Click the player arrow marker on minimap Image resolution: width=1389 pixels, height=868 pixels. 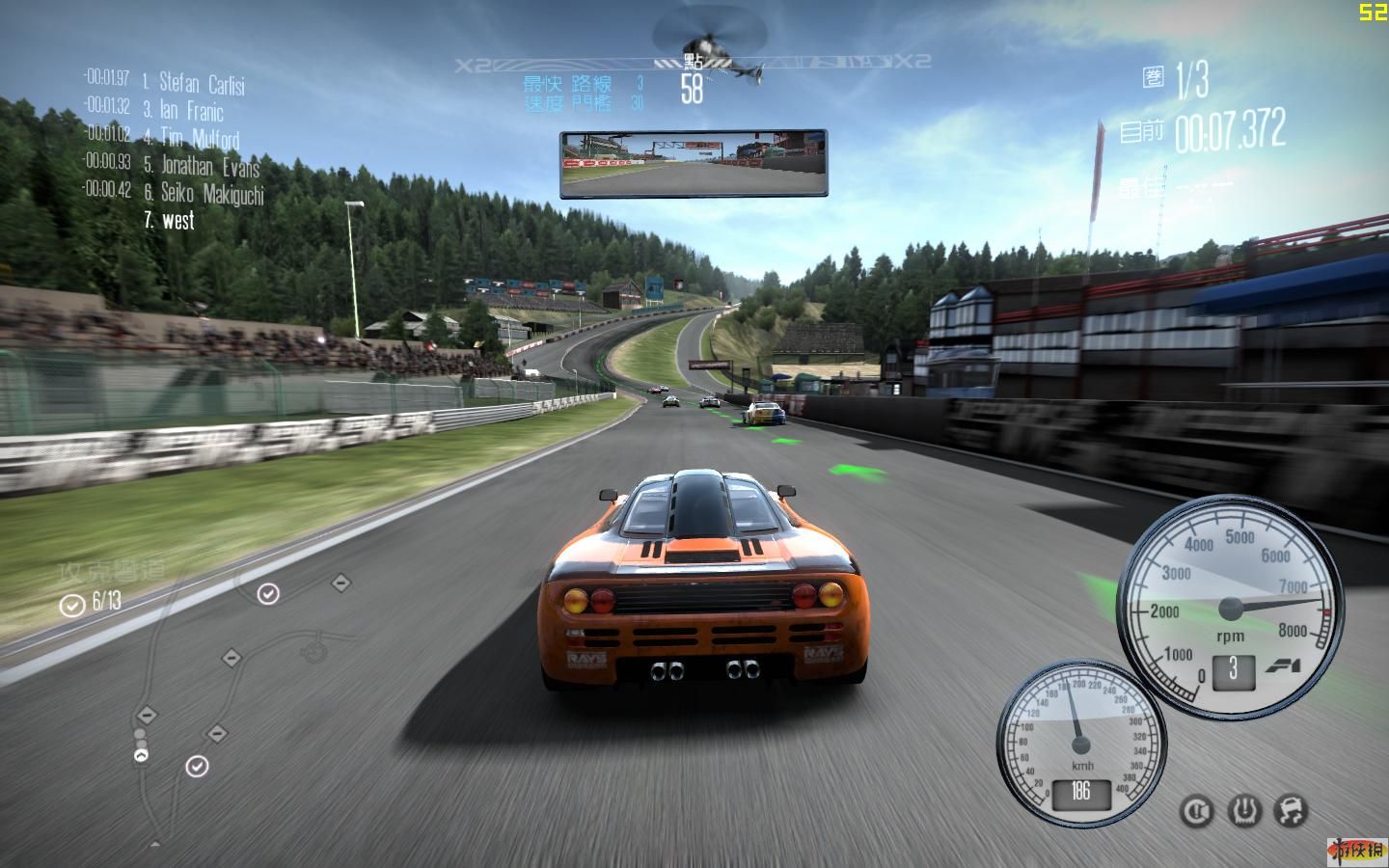pos(142,756)
